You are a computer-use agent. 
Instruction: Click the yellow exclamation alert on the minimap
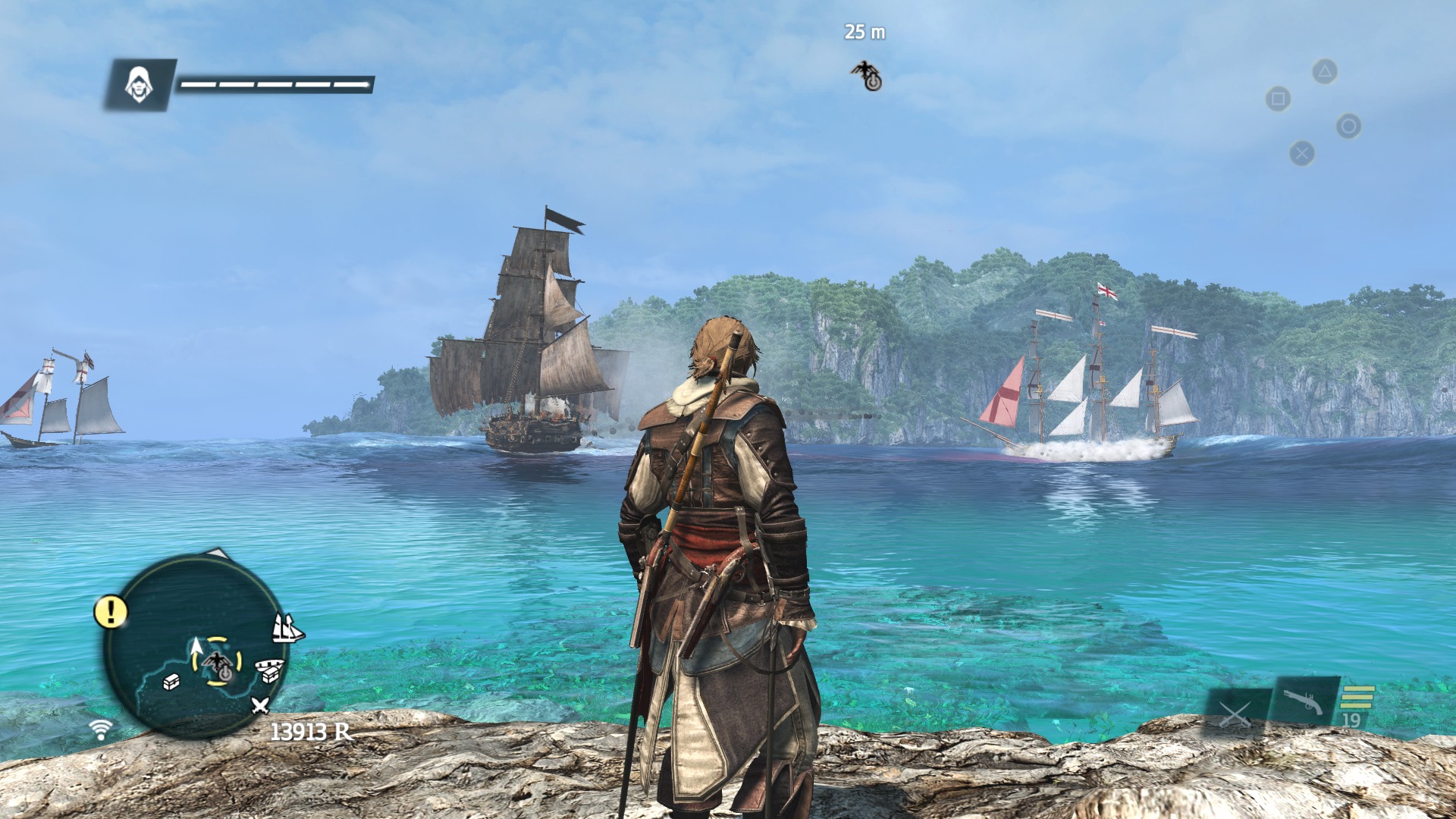[x=111, y=611]
